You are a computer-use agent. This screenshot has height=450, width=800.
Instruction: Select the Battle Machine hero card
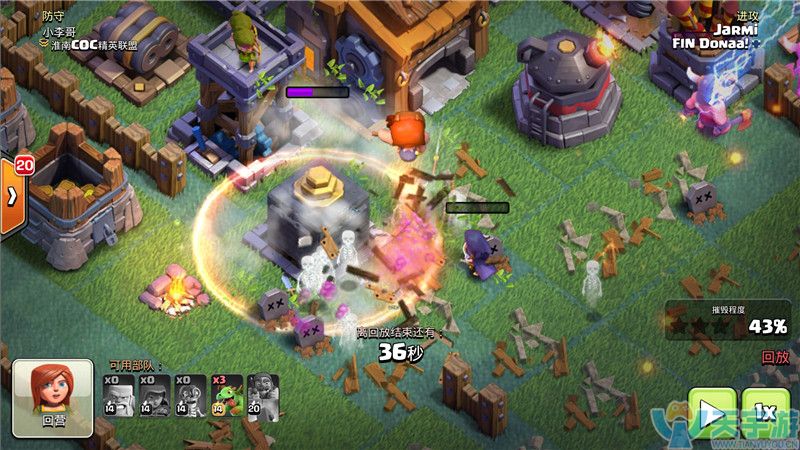[x=263, y=397]
